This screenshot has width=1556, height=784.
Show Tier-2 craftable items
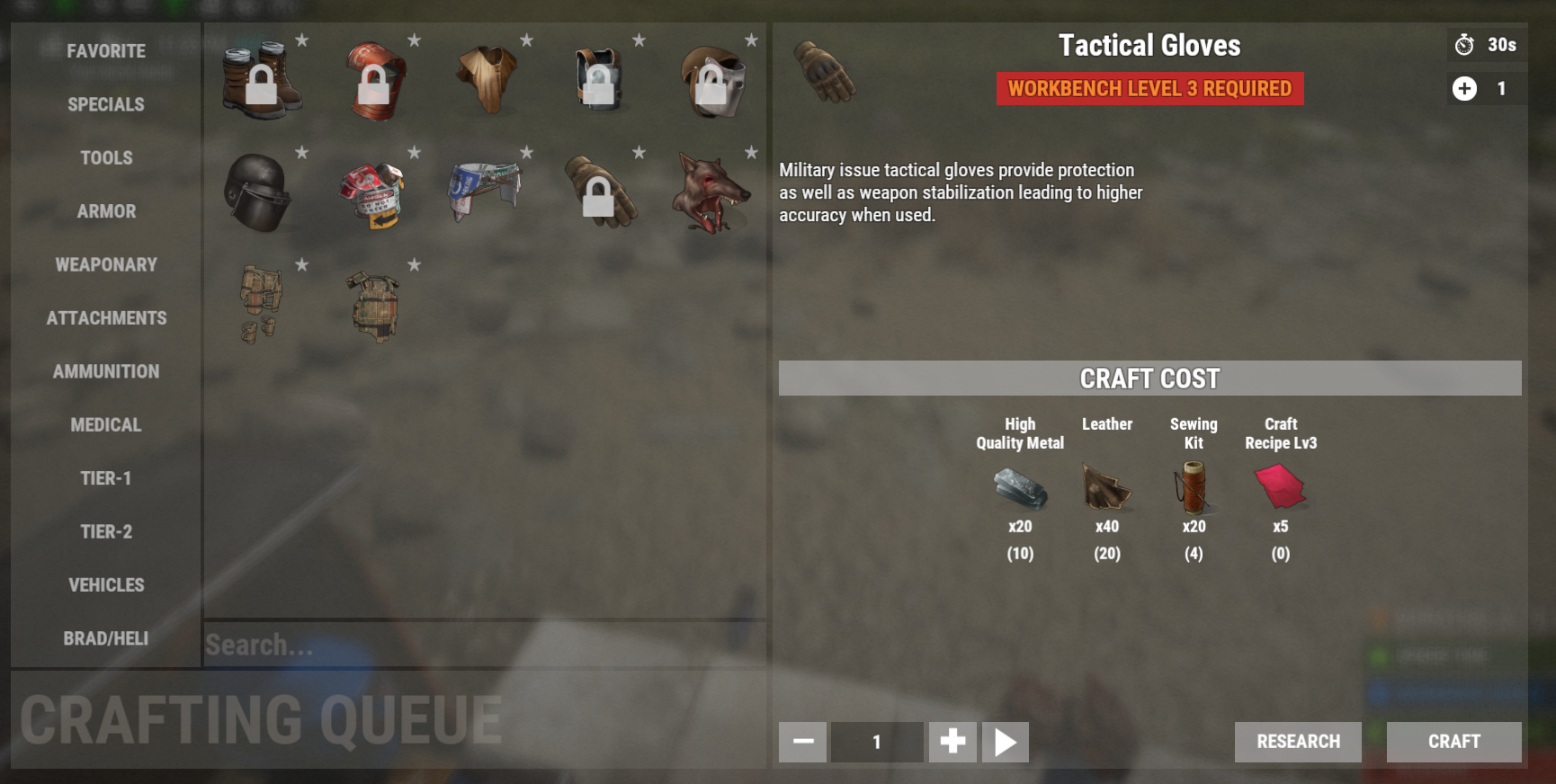coord(106,531)
